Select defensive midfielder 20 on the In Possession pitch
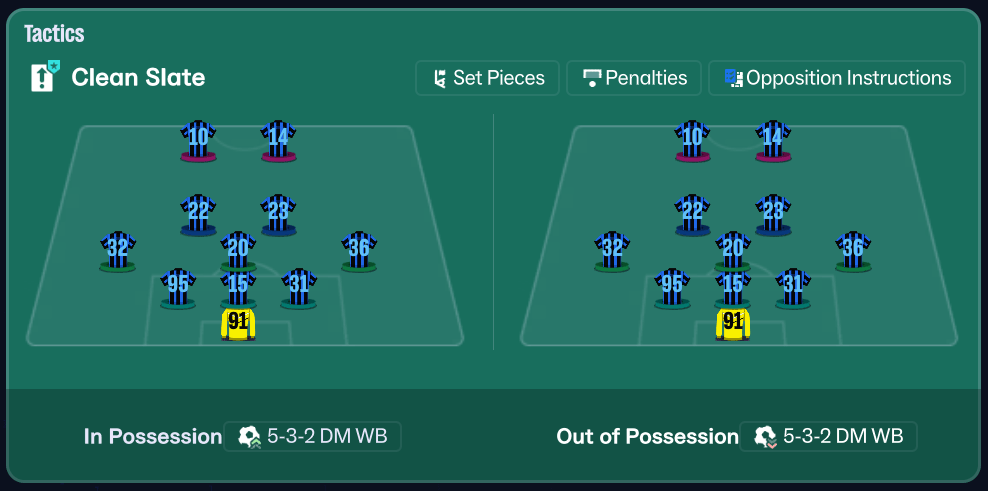Viewport: 988px width, 491px height. [x=238, y=249]
